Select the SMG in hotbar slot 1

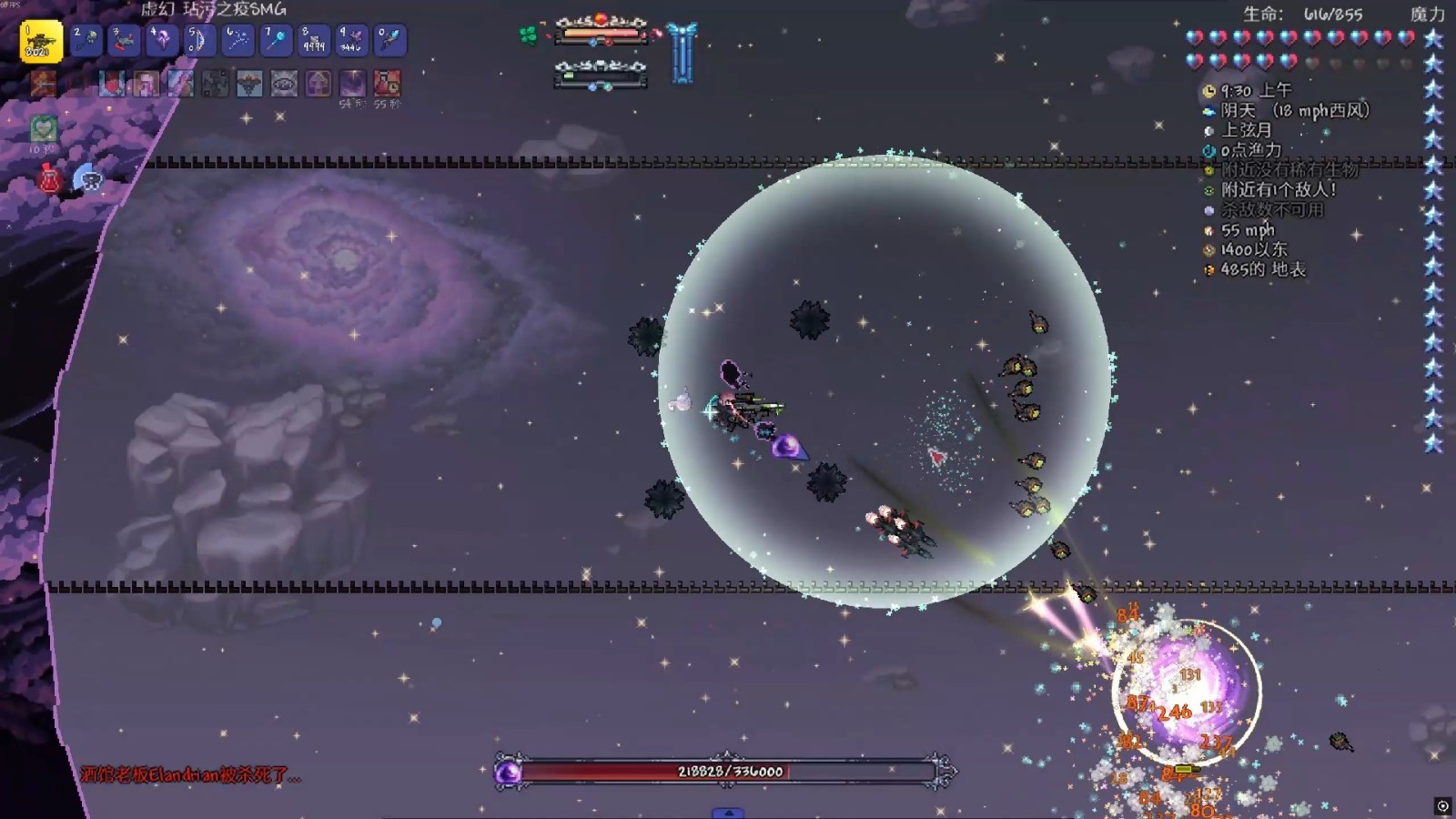point(40,41)
